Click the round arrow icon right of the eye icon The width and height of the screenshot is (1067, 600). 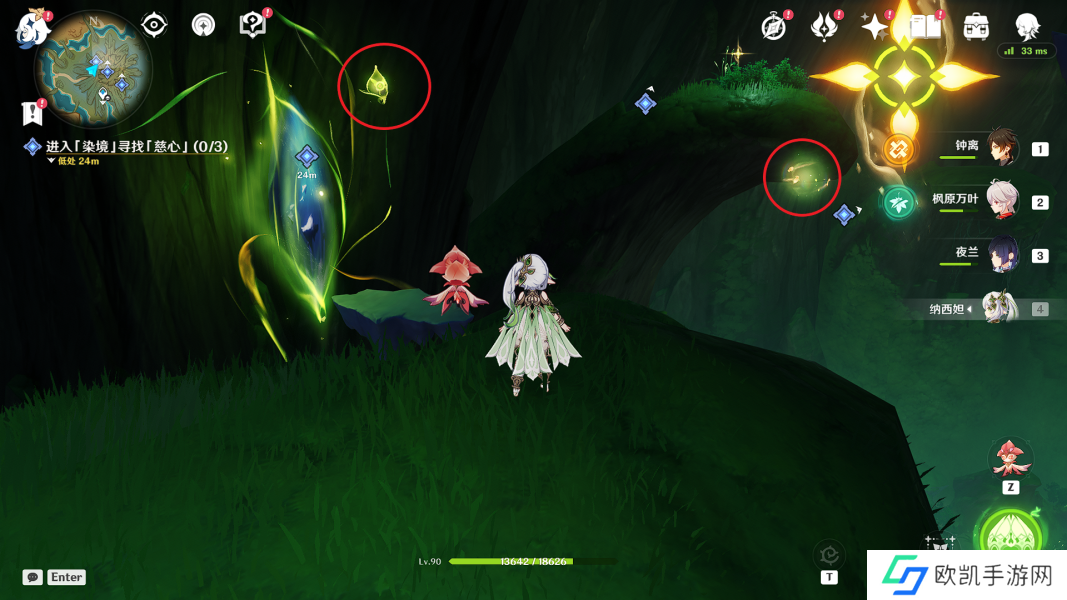click(x=203, y=25)
